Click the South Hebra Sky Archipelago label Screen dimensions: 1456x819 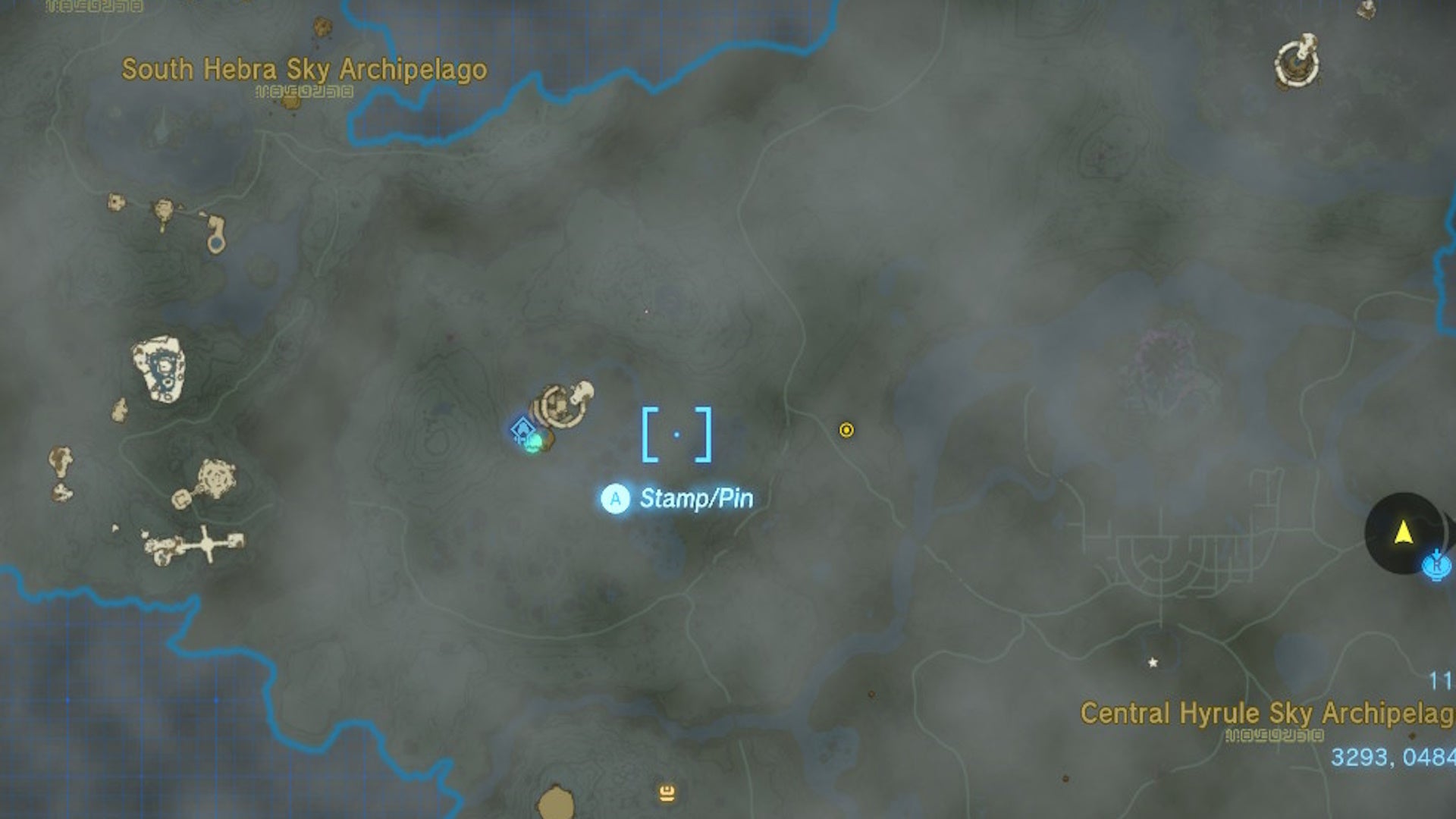(303, 68)
